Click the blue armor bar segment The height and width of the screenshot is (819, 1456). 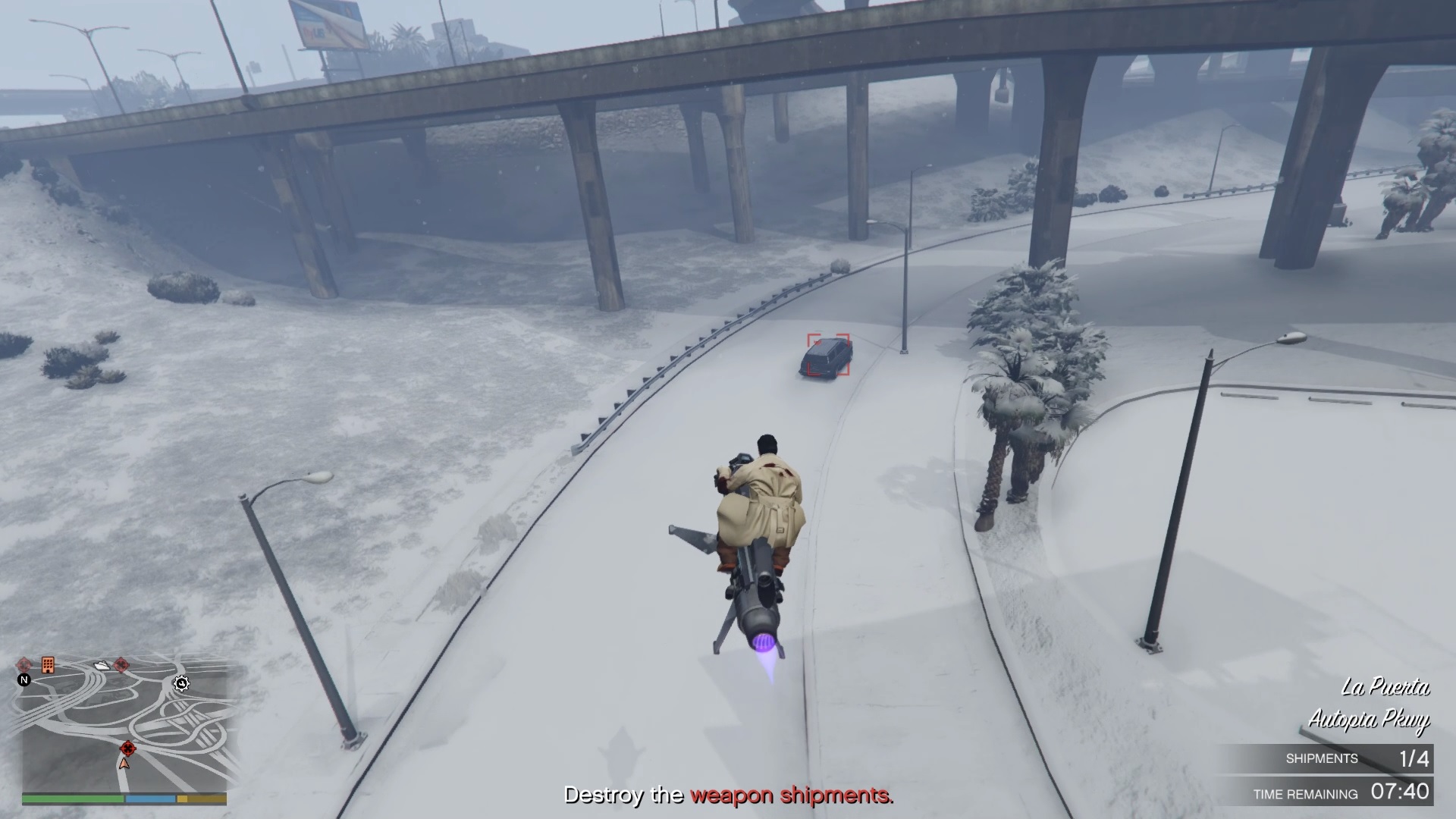149,798
